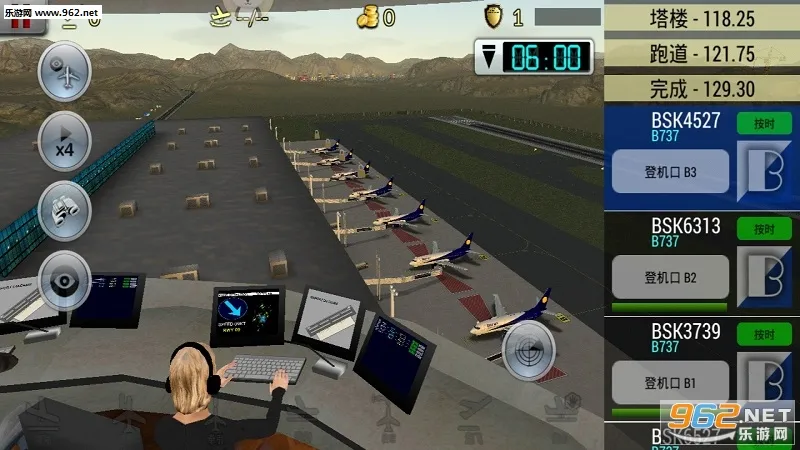The height and width of the screenshot is (450, 800).
Task: Activate the binoculars view button
Action: point(64,210)
